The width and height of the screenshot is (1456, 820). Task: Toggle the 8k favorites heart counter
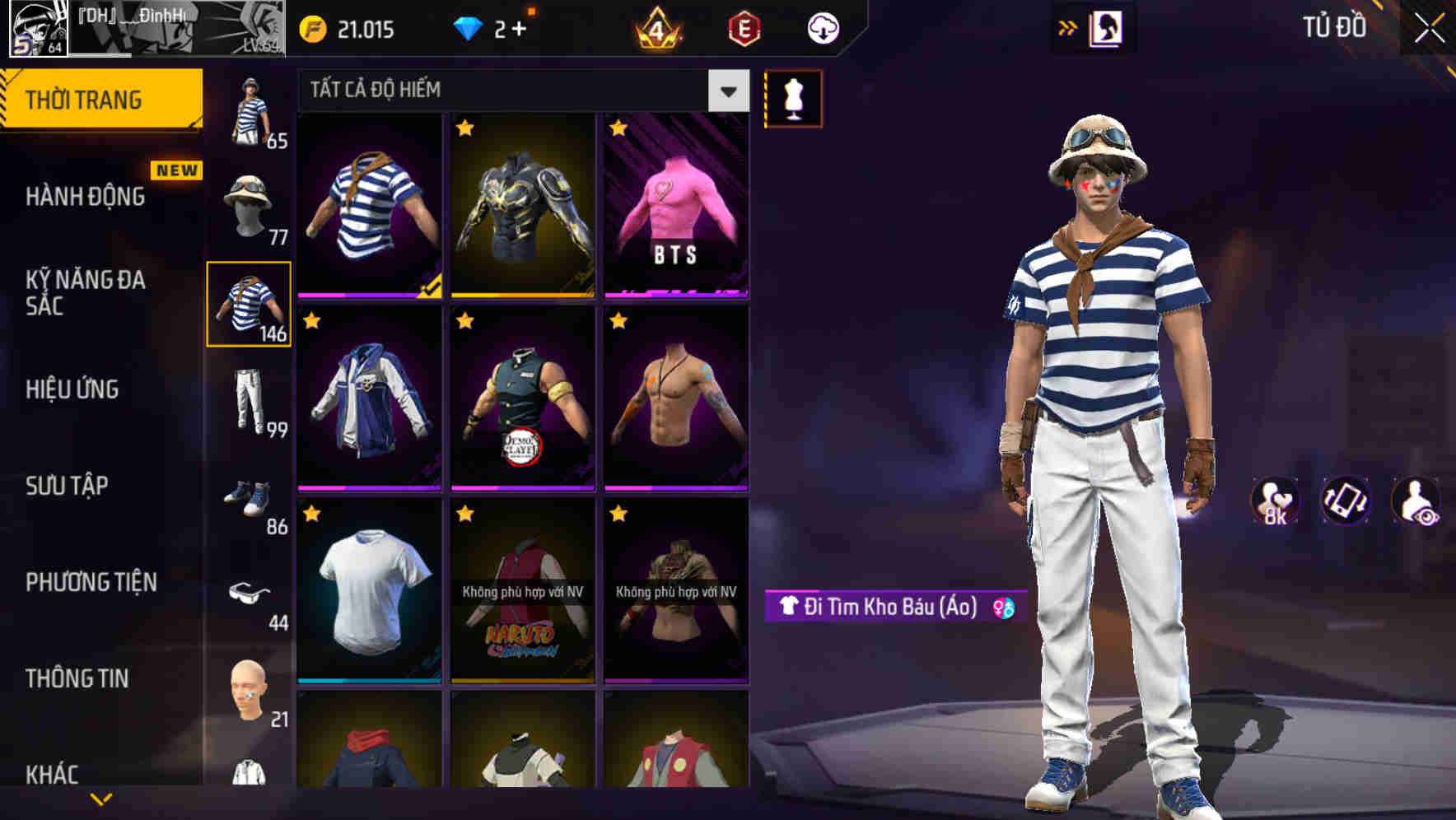pyautogui.click(x=1273, y=501)
